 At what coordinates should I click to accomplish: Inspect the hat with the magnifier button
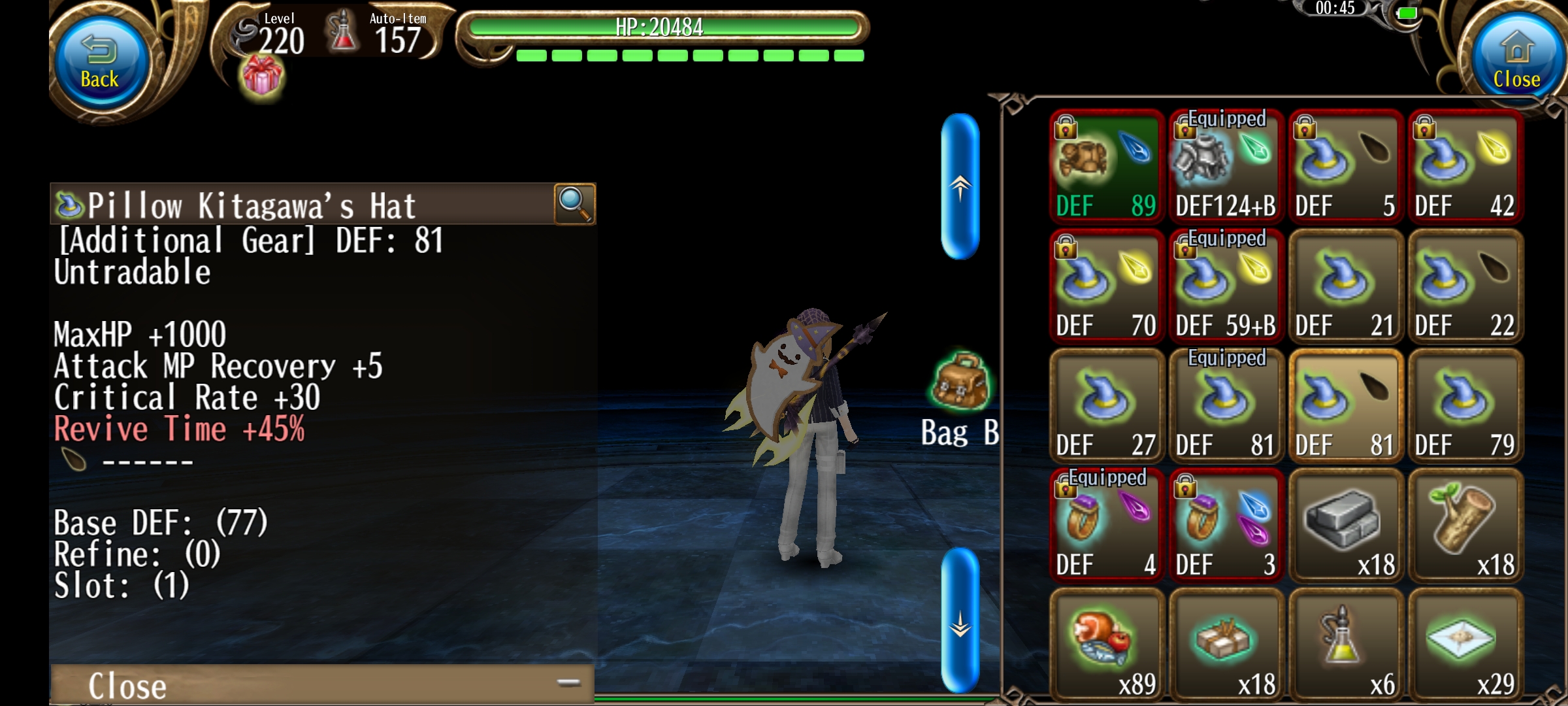[x=574, y=204]
